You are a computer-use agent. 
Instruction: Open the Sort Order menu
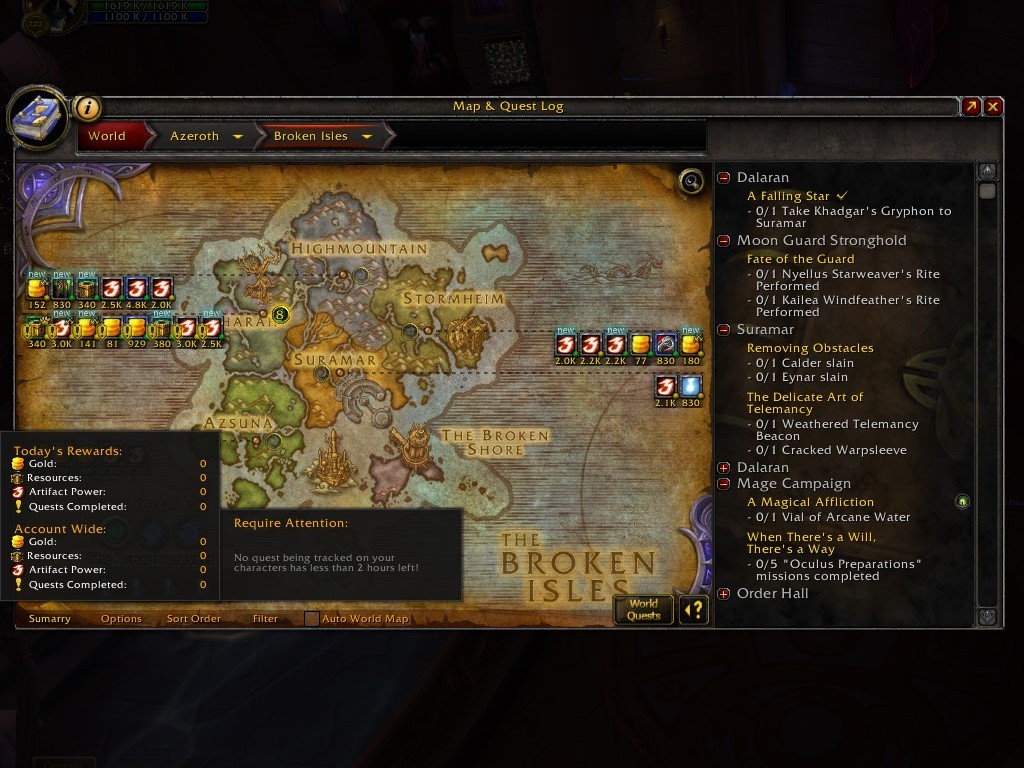pos(193,619)
